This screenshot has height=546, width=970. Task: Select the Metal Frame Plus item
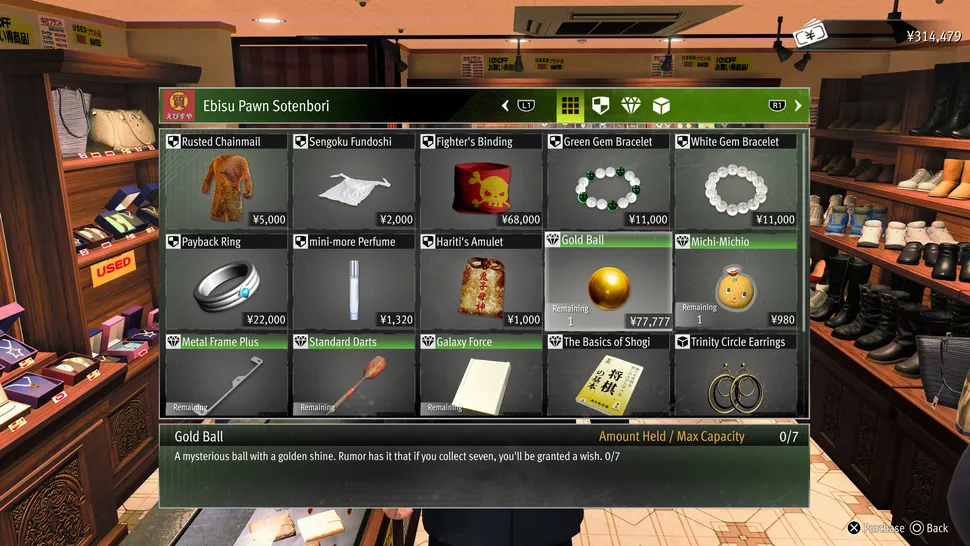coord(225,375)
